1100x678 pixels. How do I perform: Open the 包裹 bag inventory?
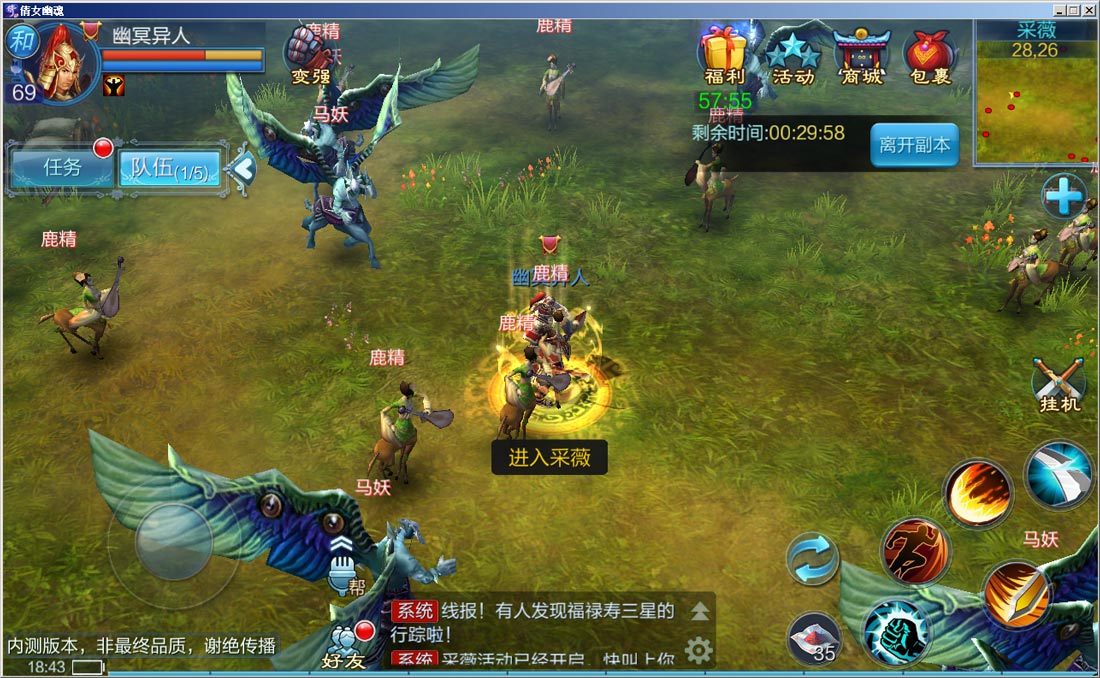[x=930, y=56]
